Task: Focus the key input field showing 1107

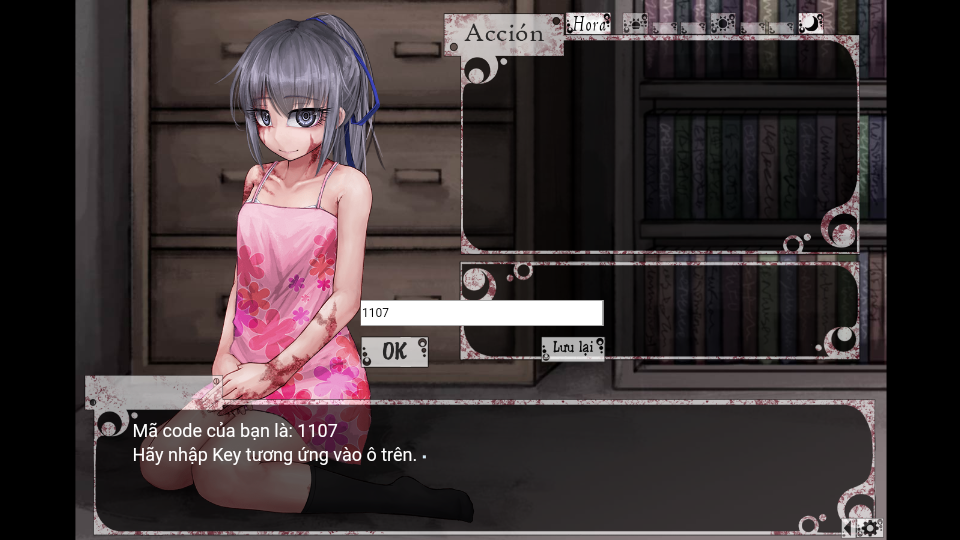Action: [x=481, y=313]
